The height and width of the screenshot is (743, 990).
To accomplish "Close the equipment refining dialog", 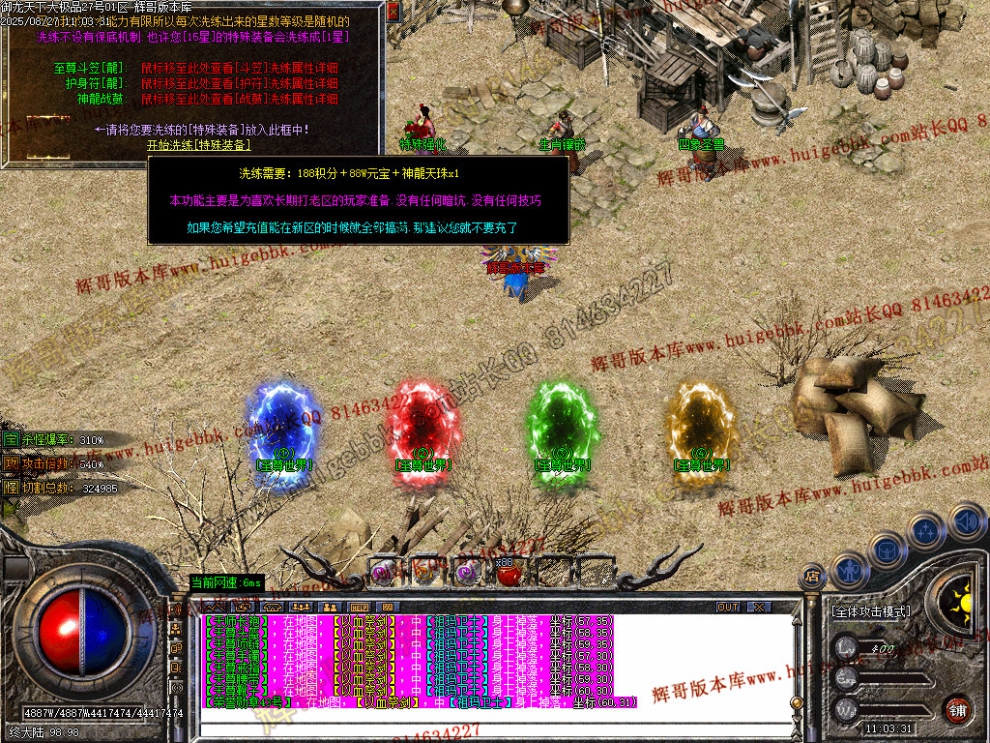I will pyautogui.click(x=393, y=11).
